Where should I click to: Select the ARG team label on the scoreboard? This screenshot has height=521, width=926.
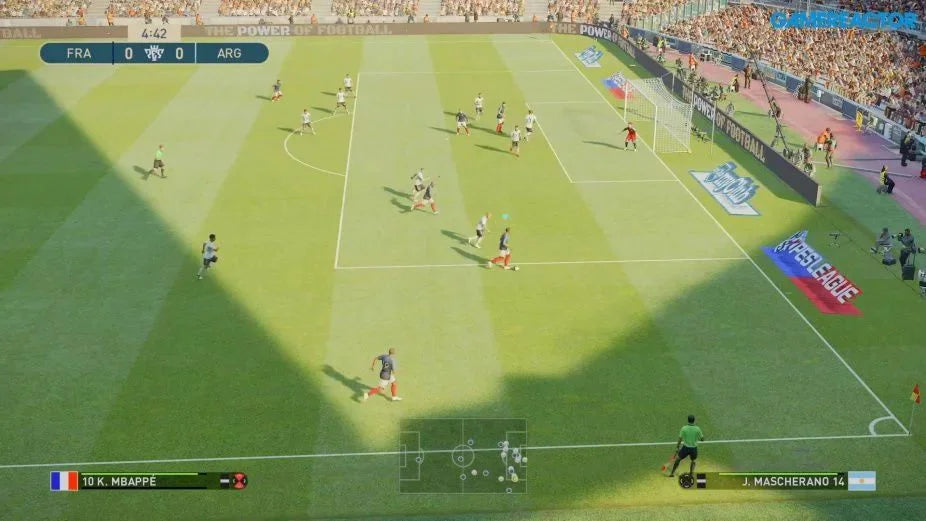coord(229,53)
